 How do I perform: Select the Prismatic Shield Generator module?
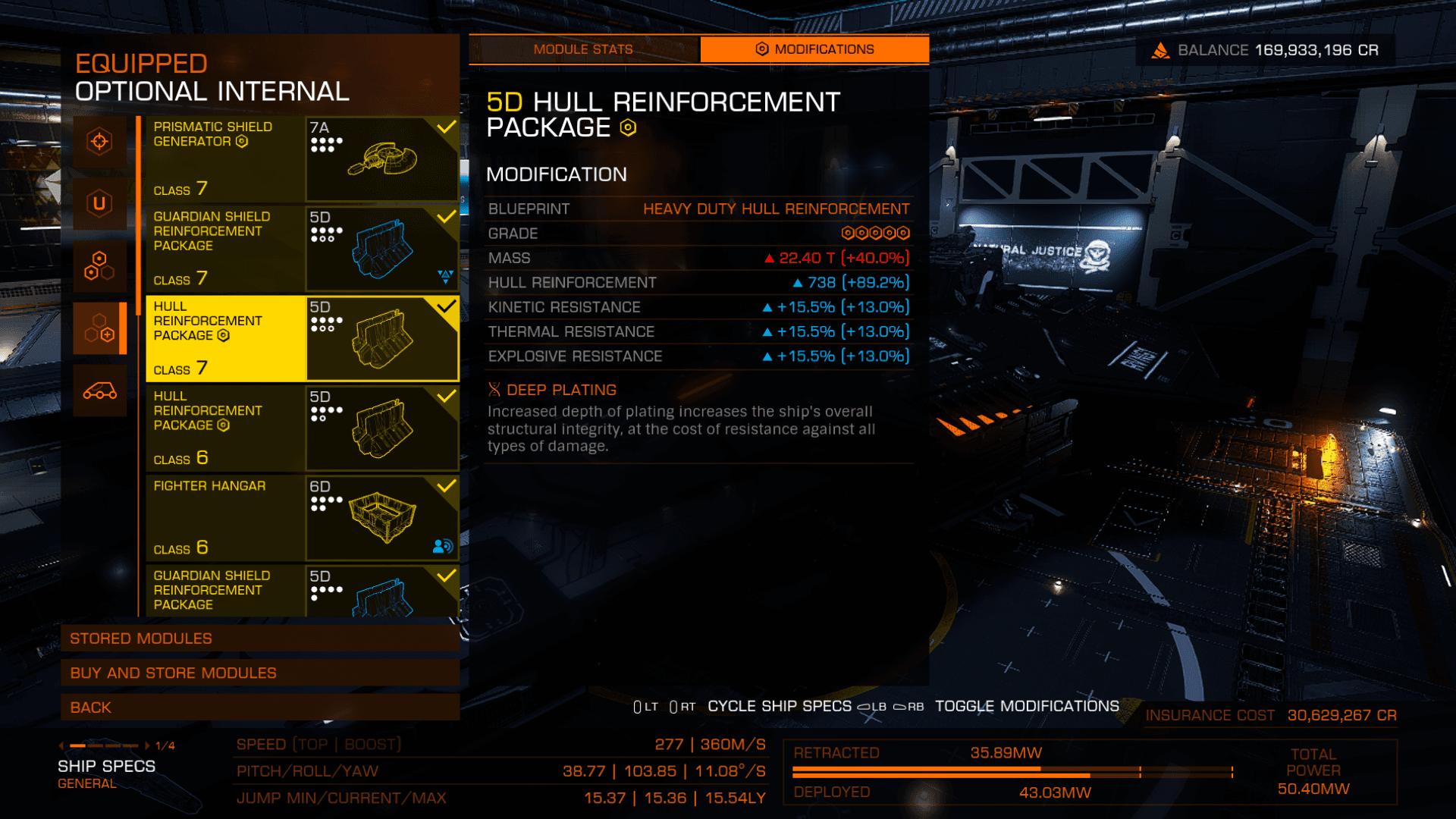pos(302,158)
